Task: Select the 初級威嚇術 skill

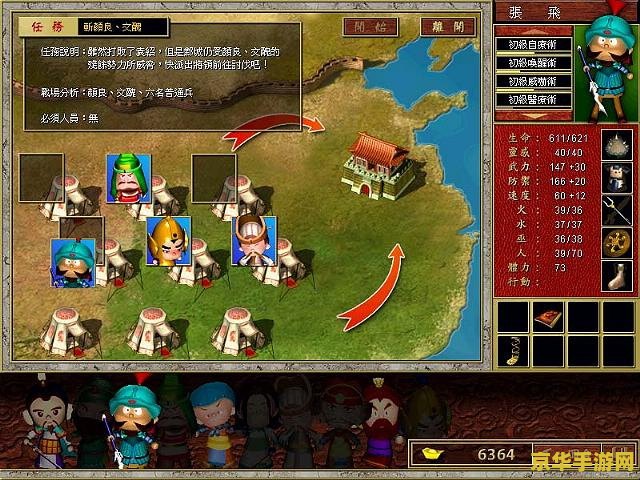Action: pos(532,81)
